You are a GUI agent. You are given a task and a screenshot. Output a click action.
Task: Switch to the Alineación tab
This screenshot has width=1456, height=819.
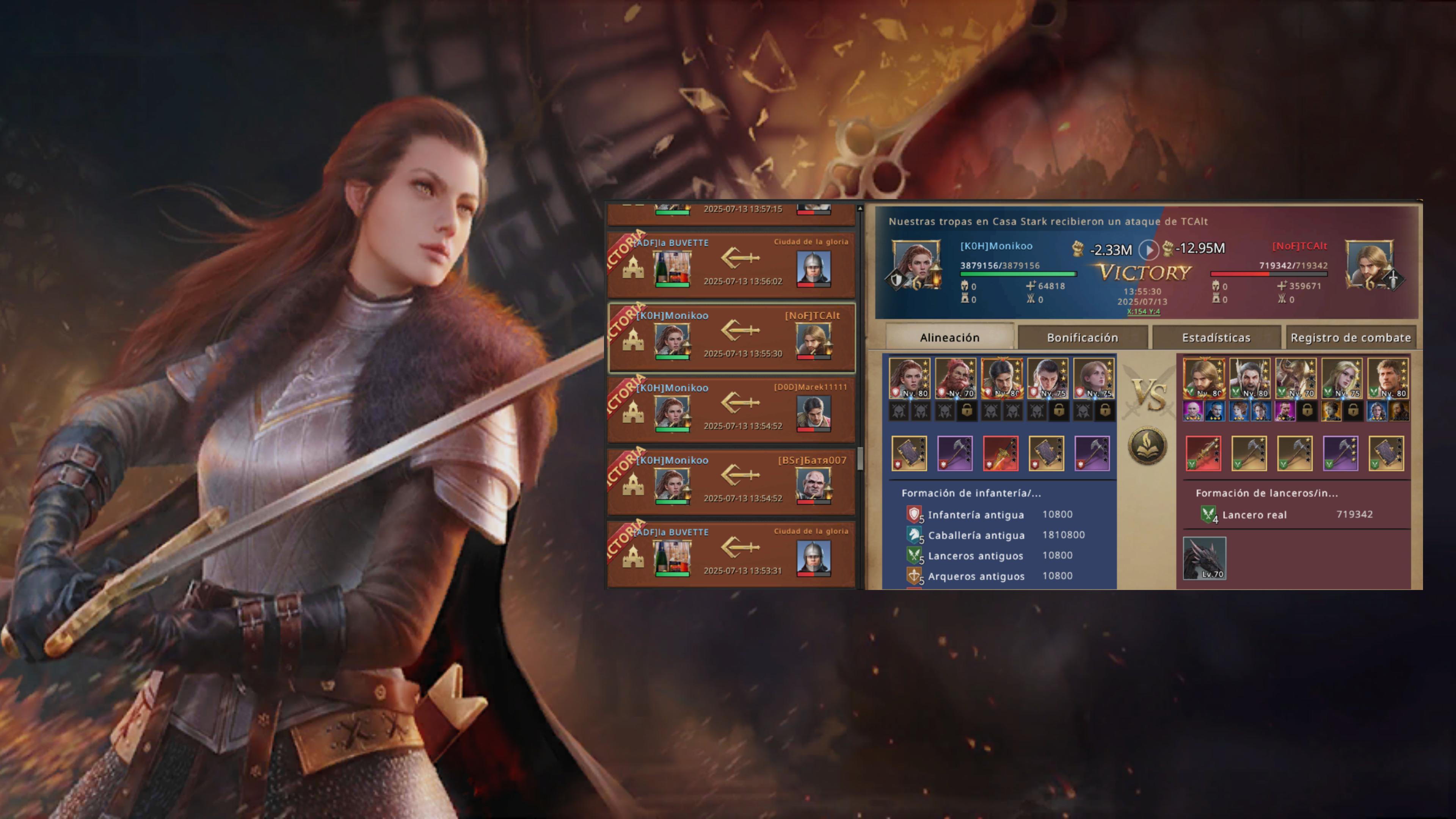(949, 337)
